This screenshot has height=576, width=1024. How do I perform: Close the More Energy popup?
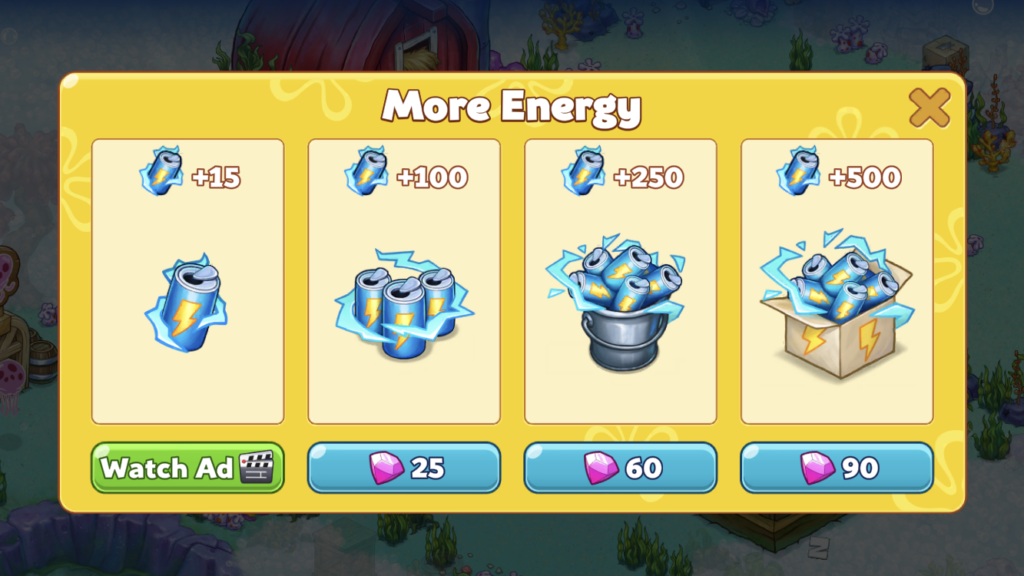click(x=929, y=107)
